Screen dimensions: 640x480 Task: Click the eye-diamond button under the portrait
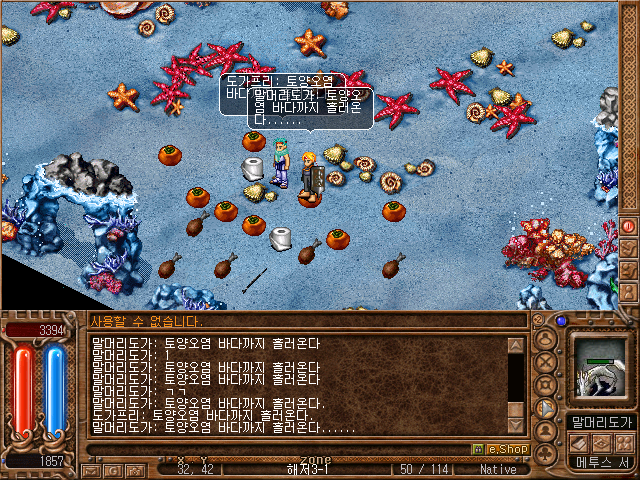point(602,443)
